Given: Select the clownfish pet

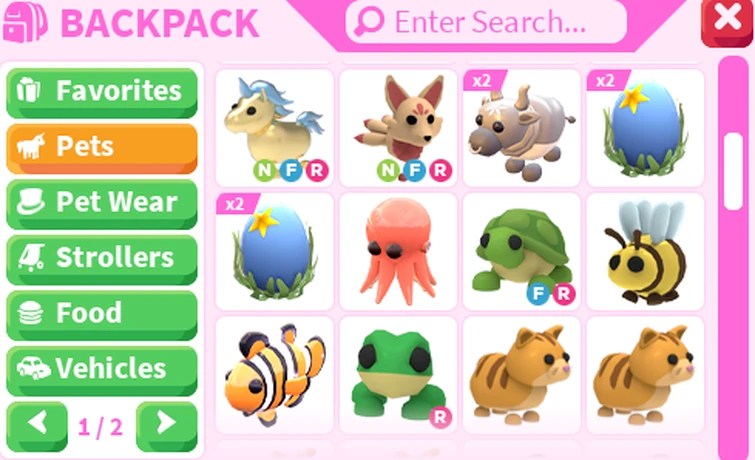Looking at the screenshot, I should (274, 375).
